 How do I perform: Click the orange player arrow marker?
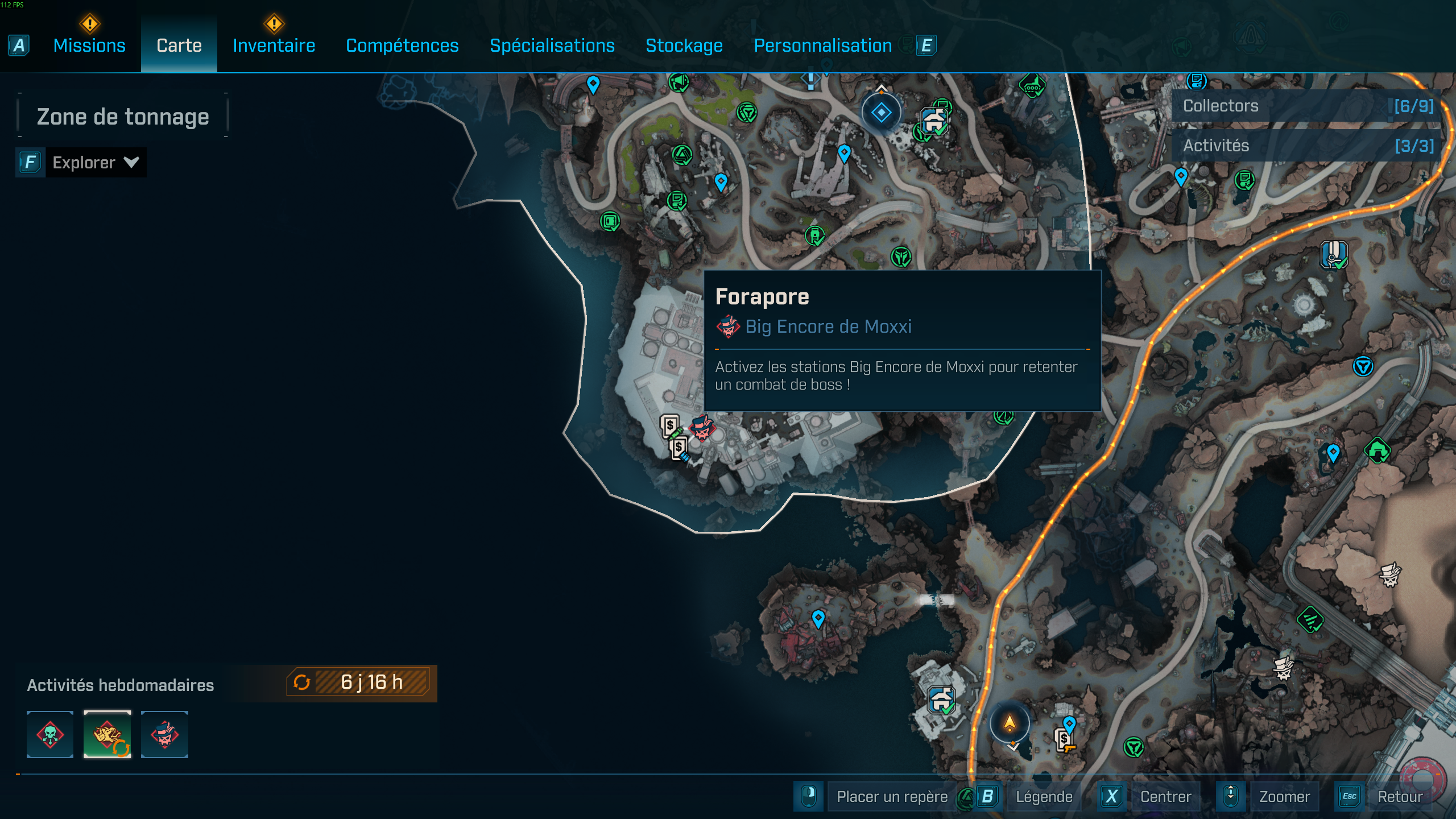[x=1010, y=723]
